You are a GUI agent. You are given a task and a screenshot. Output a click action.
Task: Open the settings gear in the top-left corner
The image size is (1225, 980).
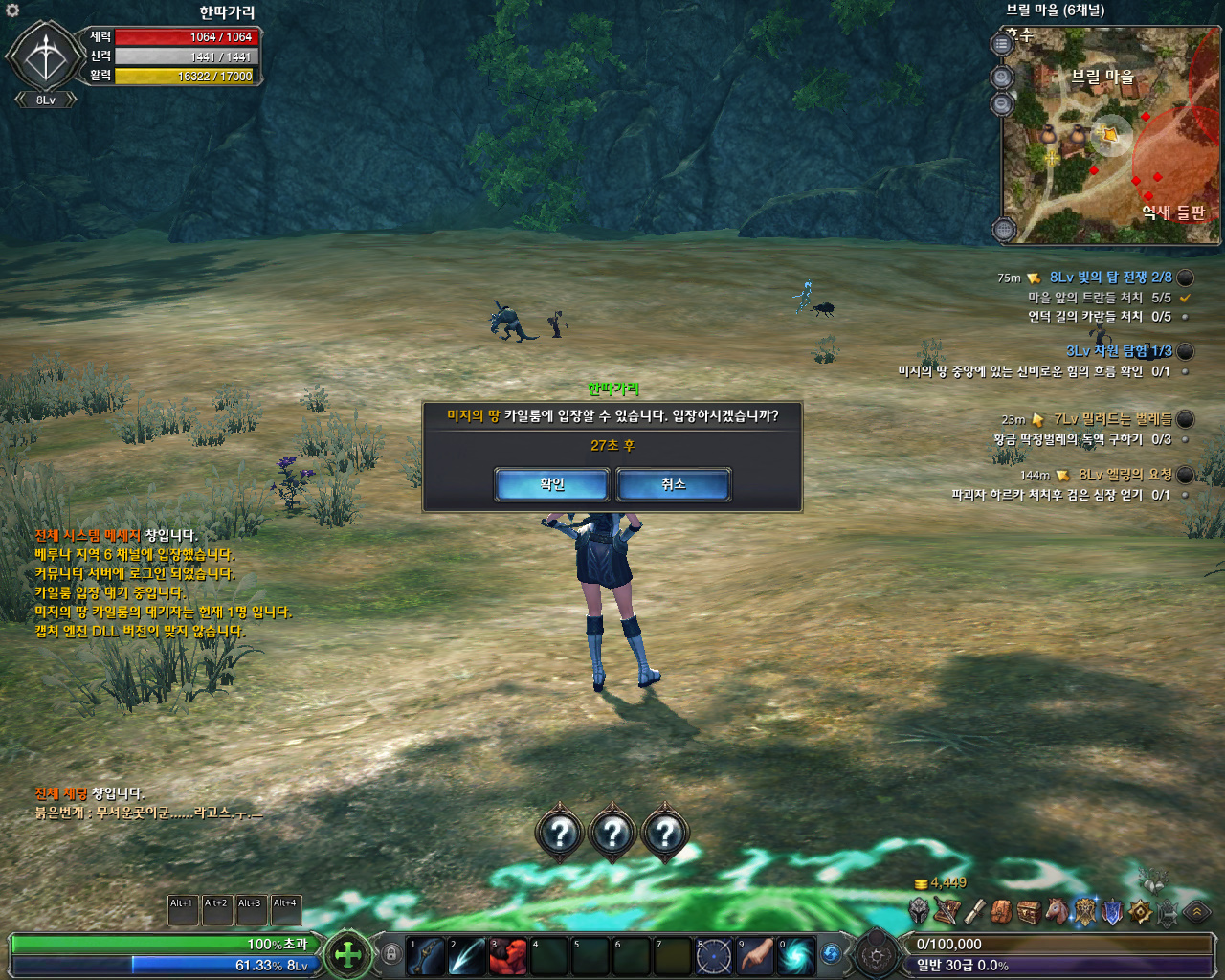(12, 11)
